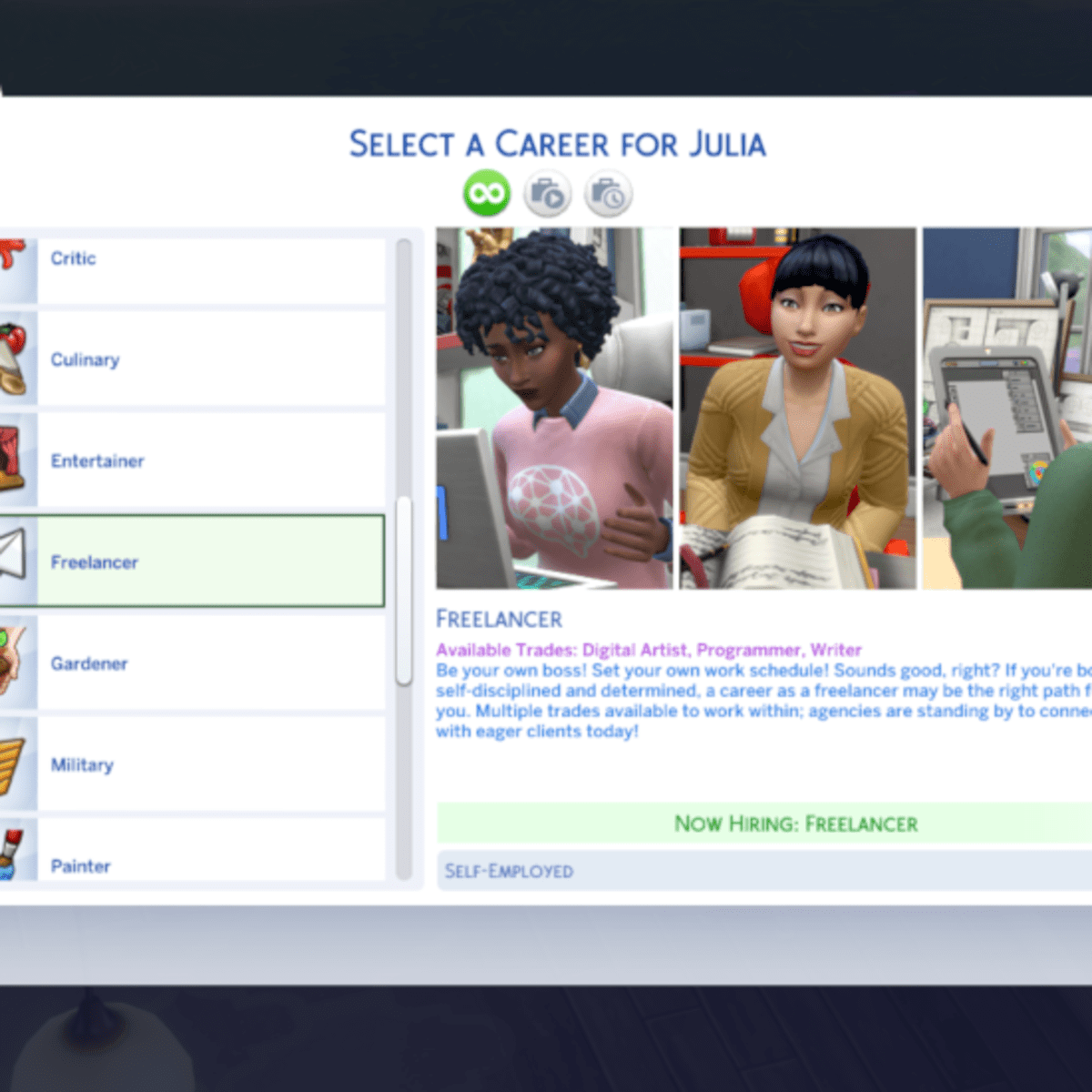The width and height of the screenshot is (1092, 1092).
Task: Select the Military career
Action: pyautogui.click(x=209, y=764)
